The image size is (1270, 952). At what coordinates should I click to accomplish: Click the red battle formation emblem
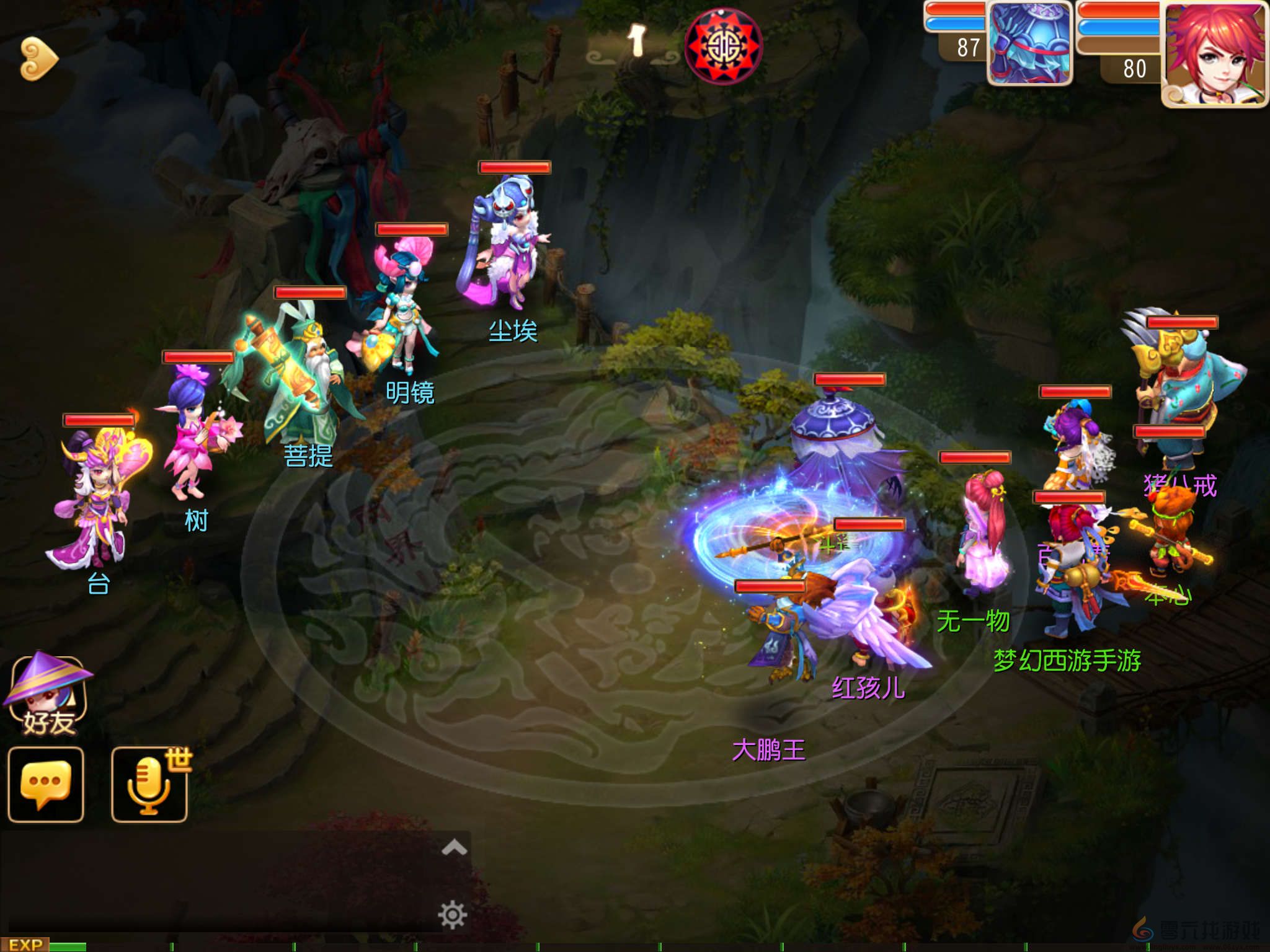(723, 45)
